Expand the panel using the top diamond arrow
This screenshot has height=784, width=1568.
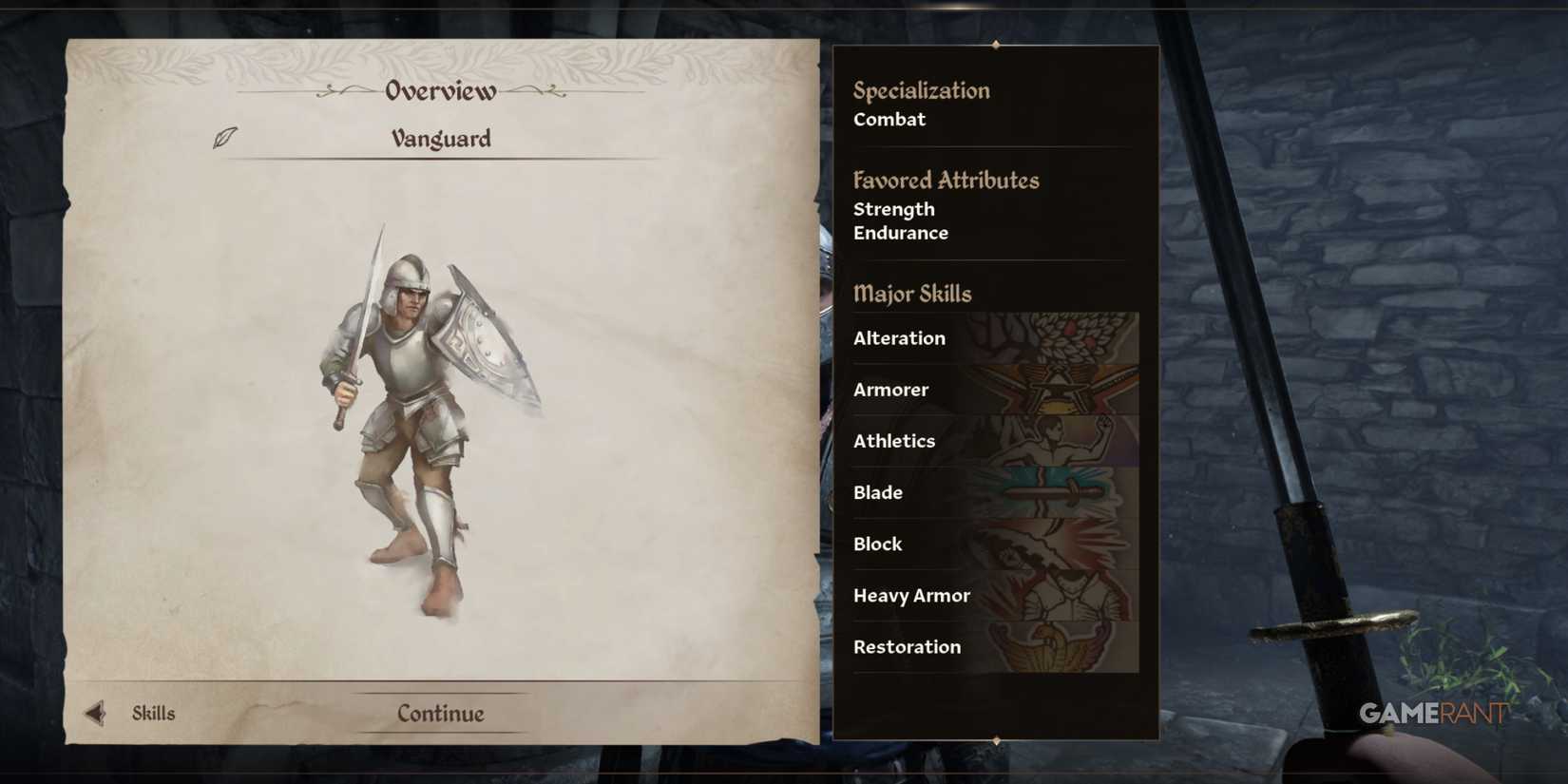996,44
